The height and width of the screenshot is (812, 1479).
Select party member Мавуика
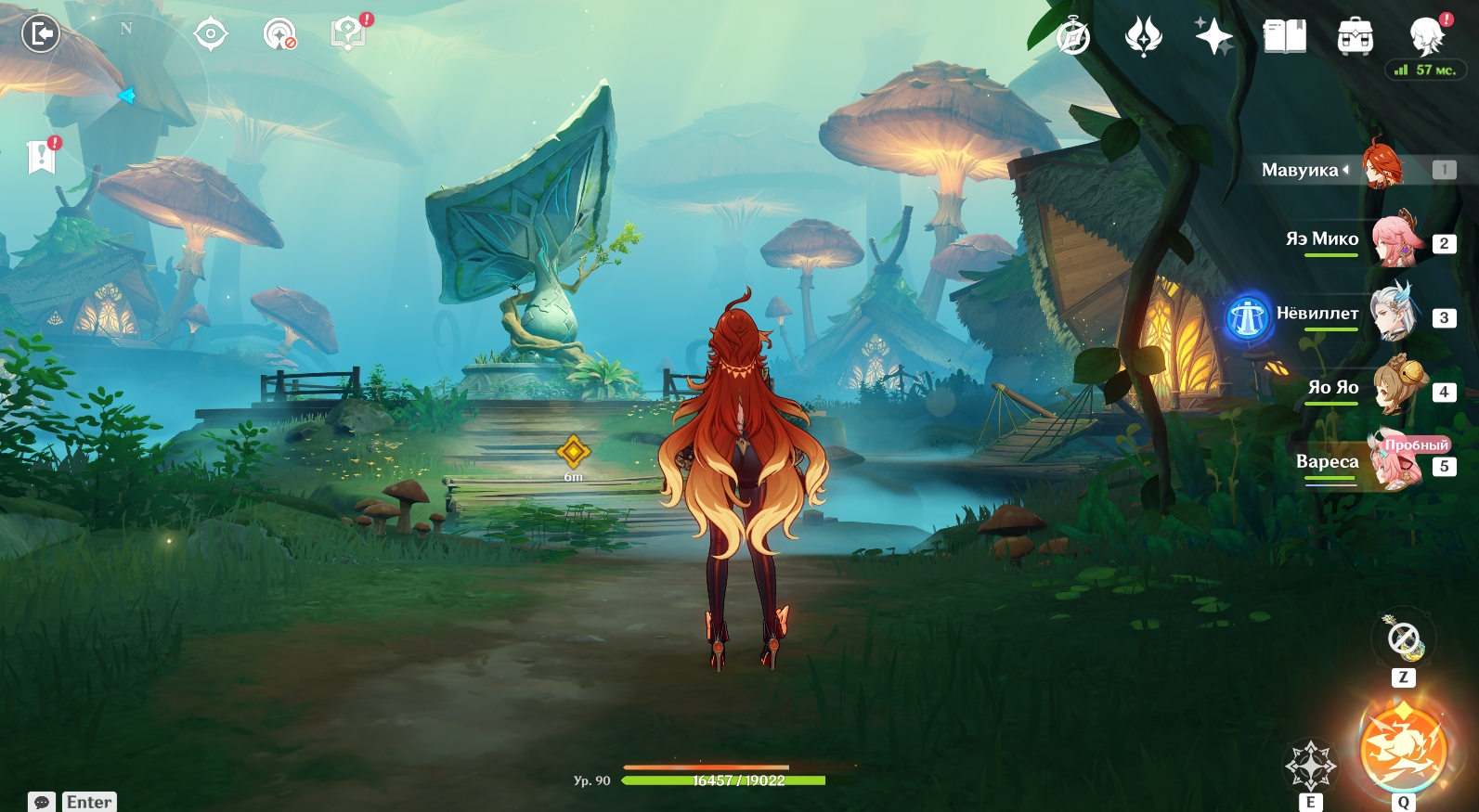tap(1382, 167)
